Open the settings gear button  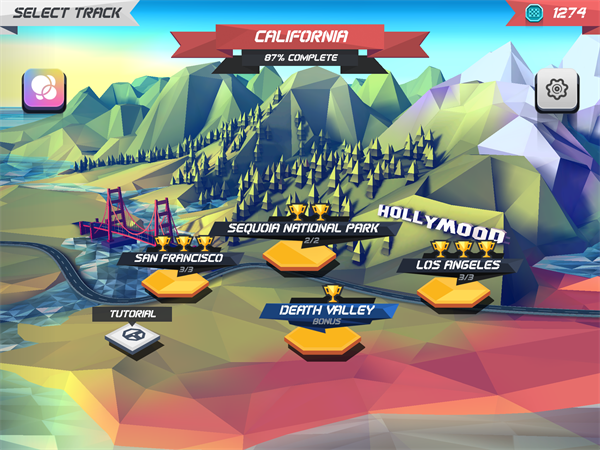coord(556,88)
